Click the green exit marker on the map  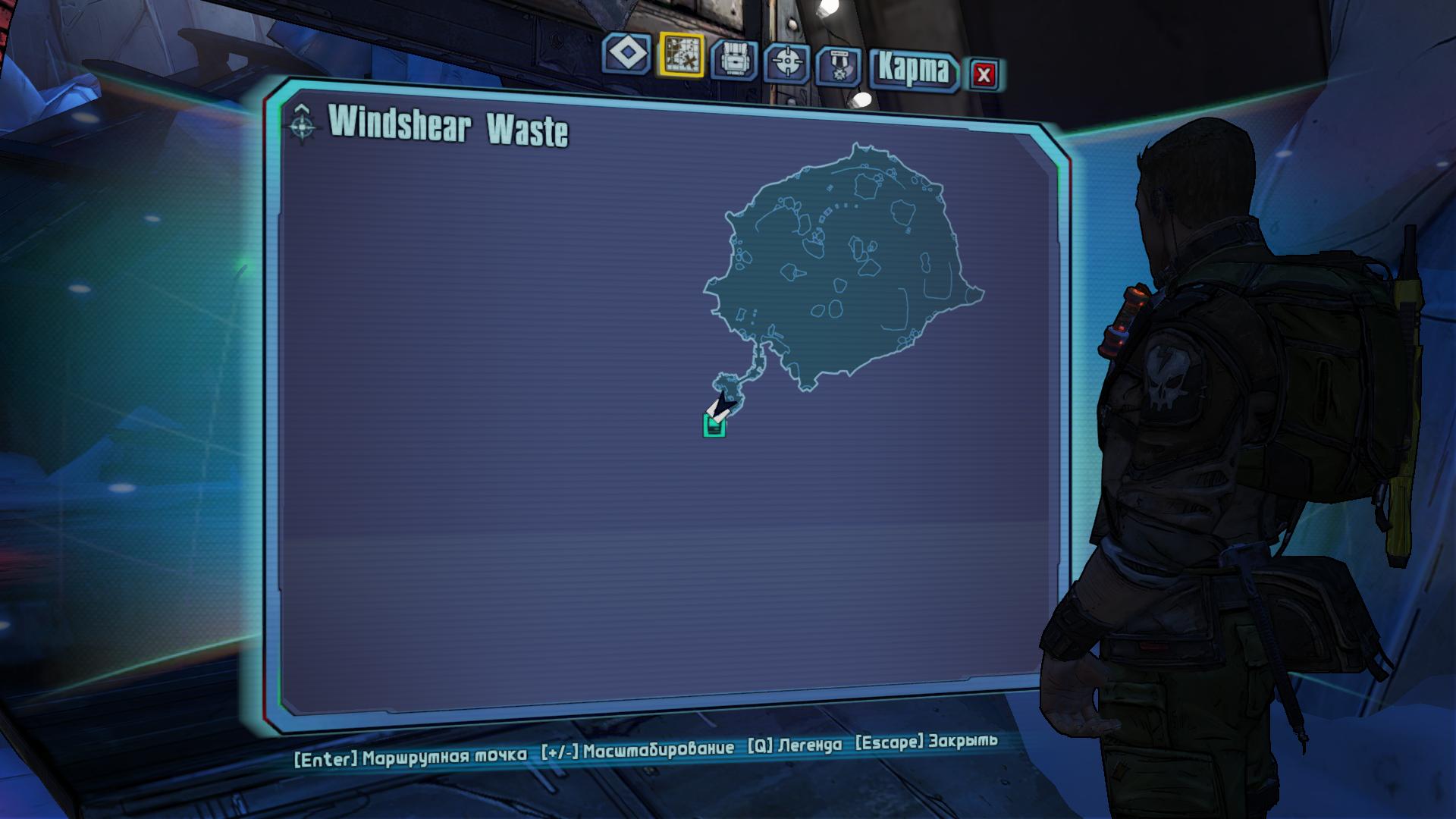pos(714,427)
